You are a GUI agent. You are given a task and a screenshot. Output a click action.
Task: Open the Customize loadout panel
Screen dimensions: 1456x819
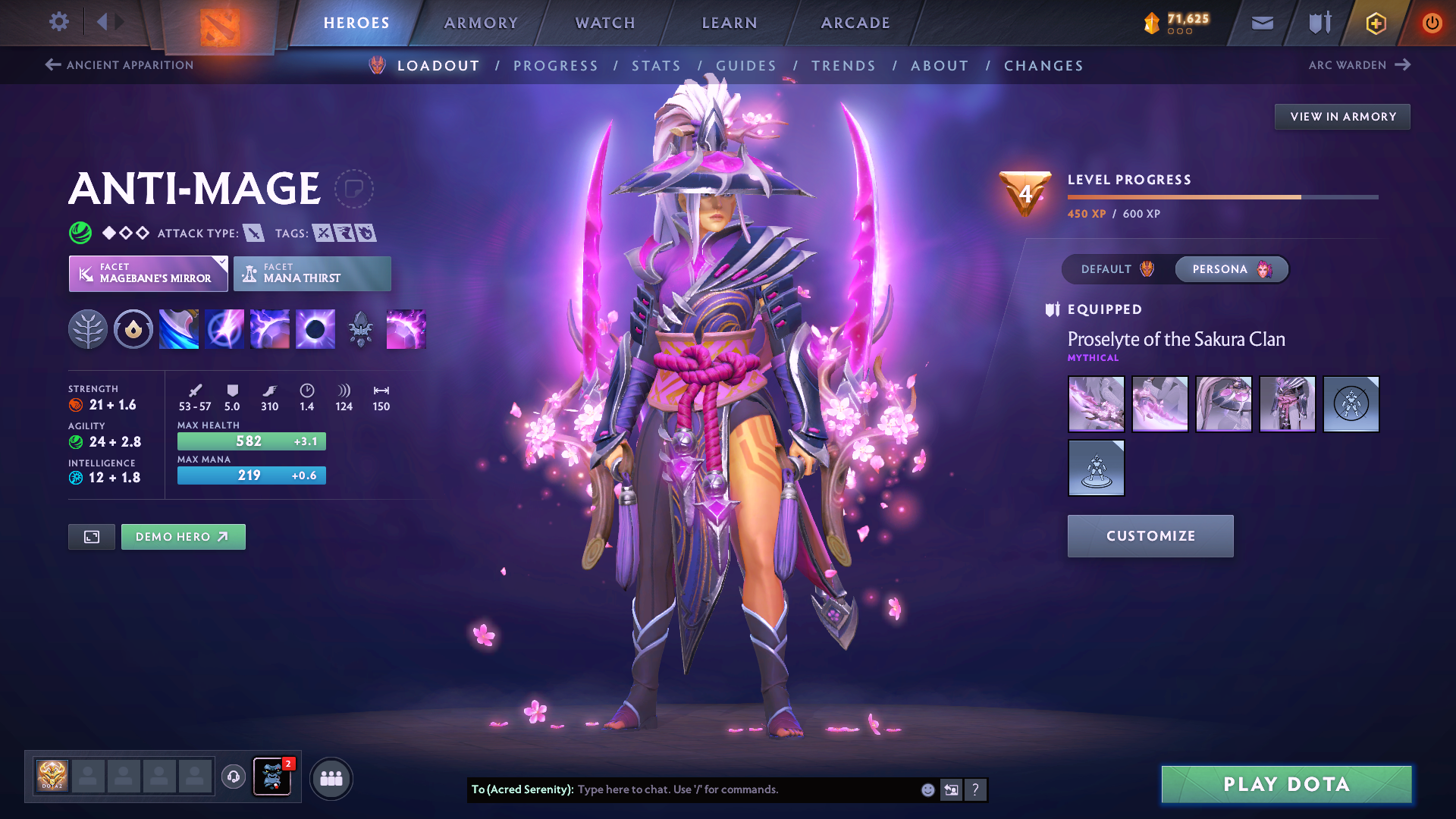(x=1150, y=536)
